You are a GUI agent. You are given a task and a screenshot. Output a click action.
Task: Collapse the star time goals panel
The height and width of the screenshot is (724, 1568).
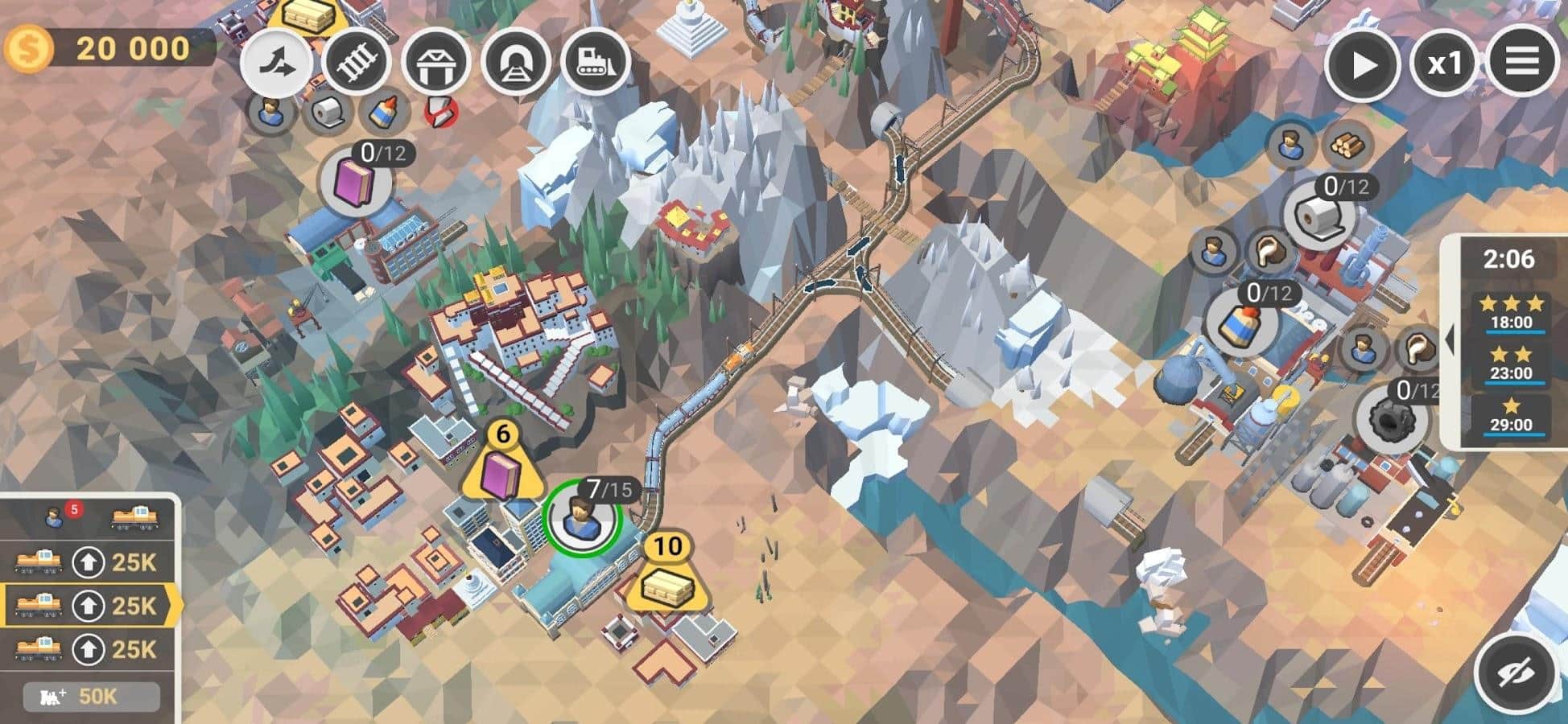(1449, 340)
